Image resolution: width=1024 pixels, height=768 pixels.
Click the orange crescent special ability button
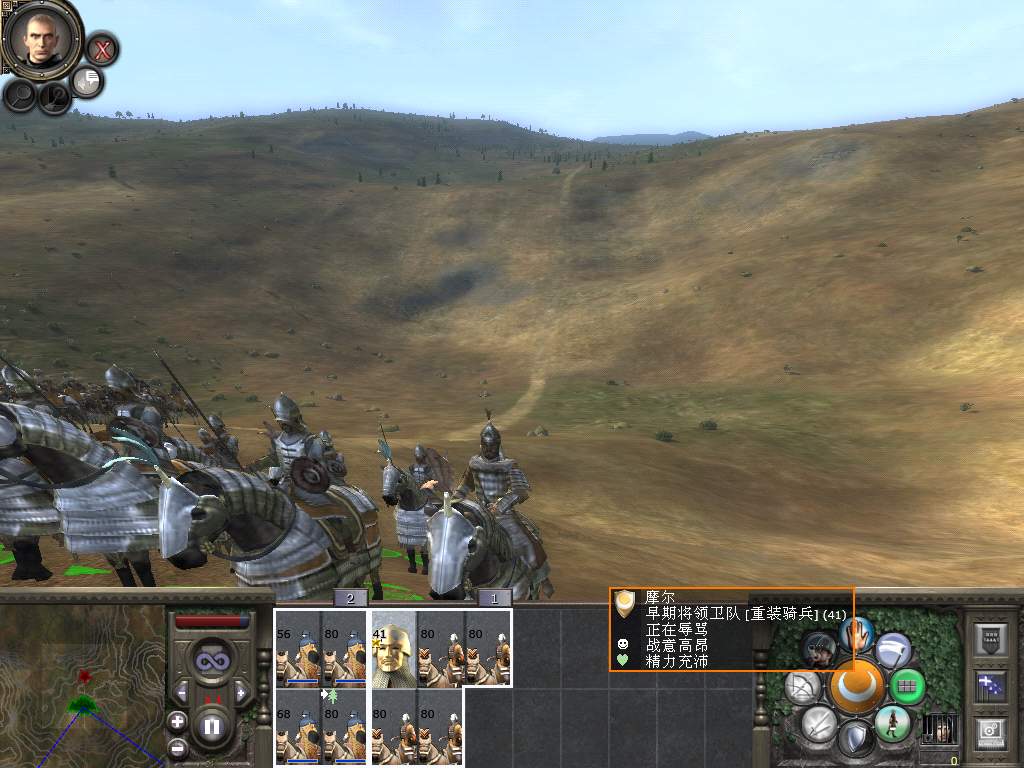click(855, 686)
